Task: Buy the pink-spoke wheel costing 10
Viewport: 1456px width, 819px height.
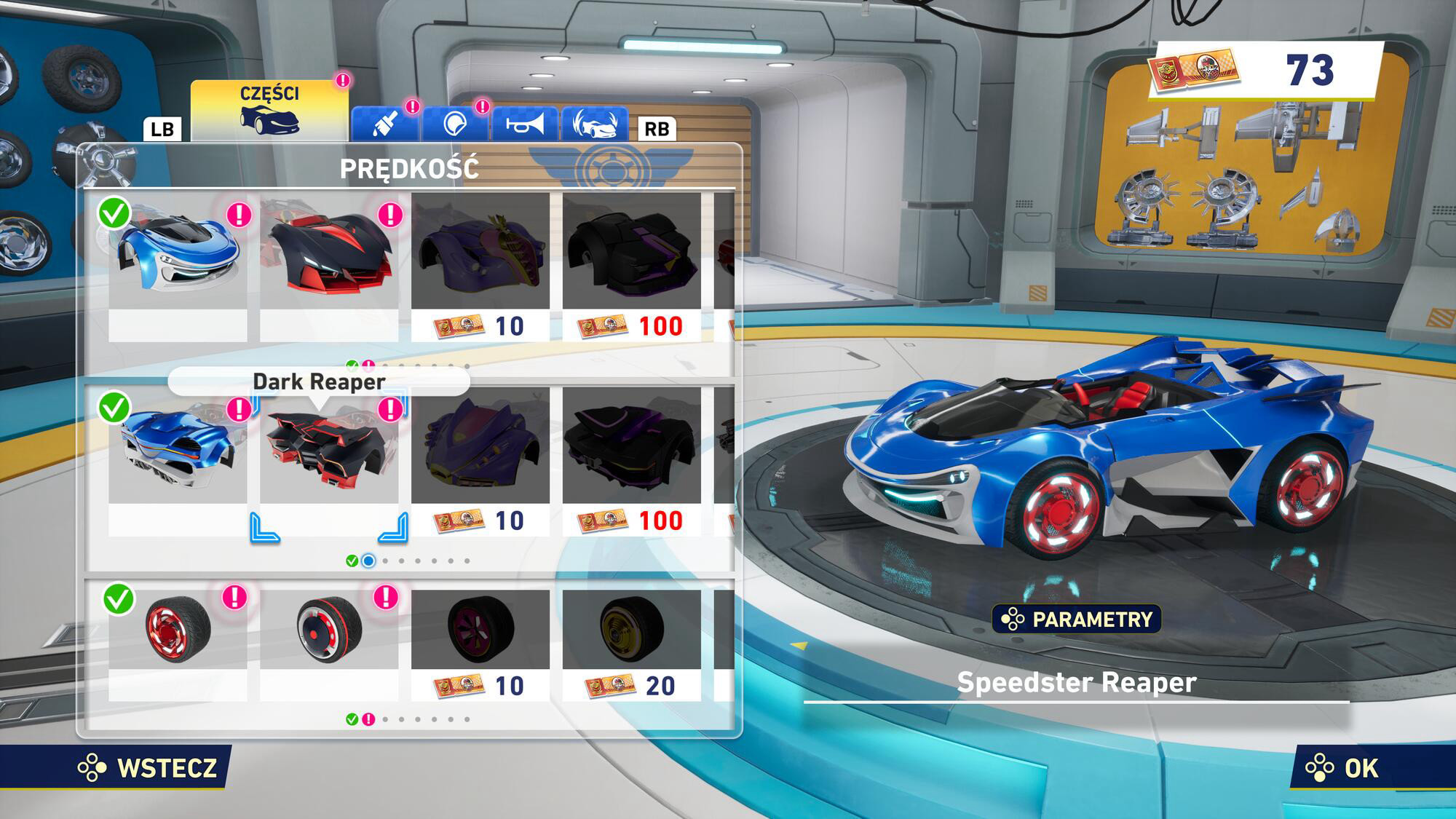Action: click(x=480, y=644)
